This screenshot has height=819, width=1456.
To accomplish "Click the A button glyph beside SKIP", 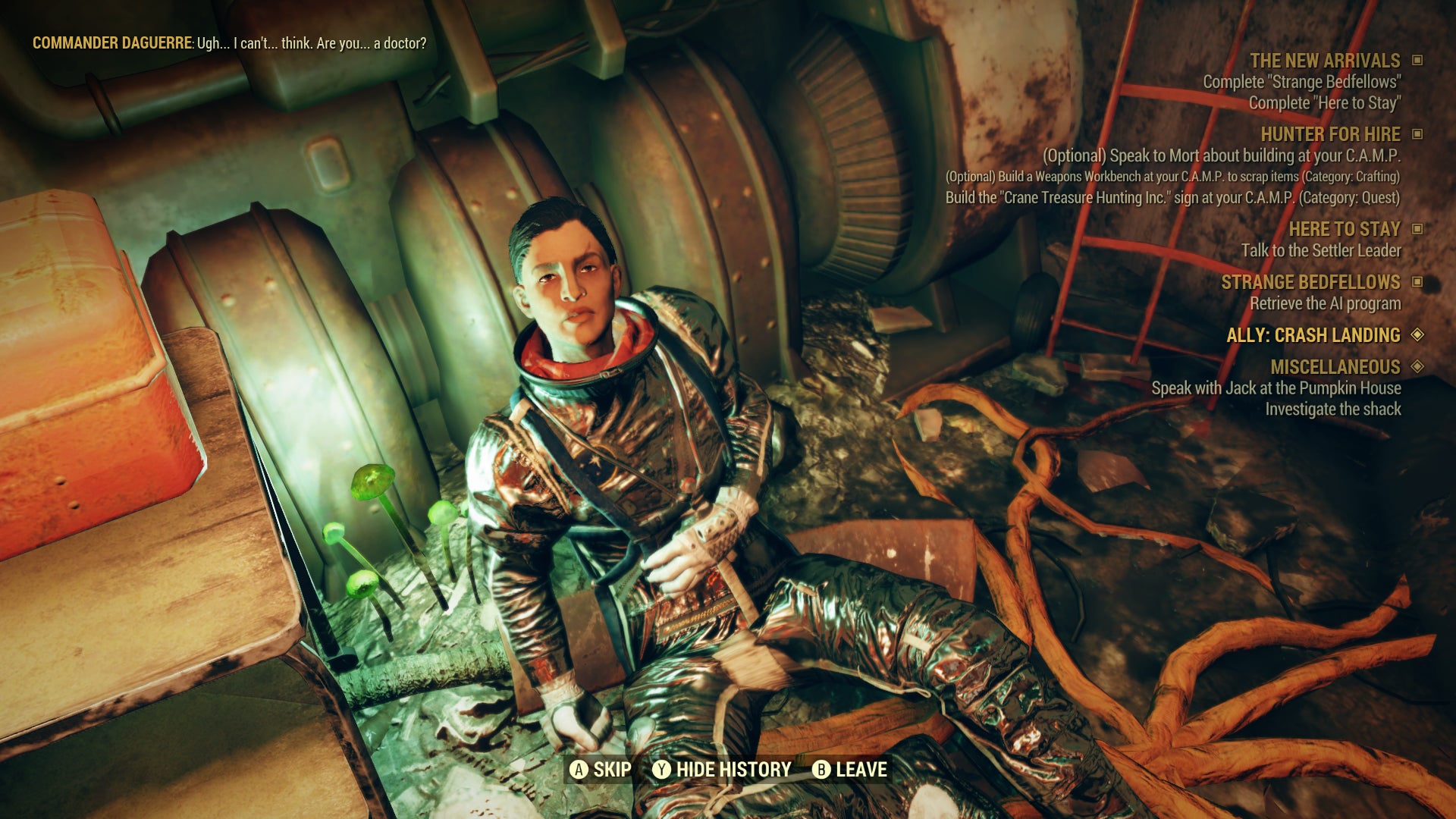I will [x=580, y=769].
